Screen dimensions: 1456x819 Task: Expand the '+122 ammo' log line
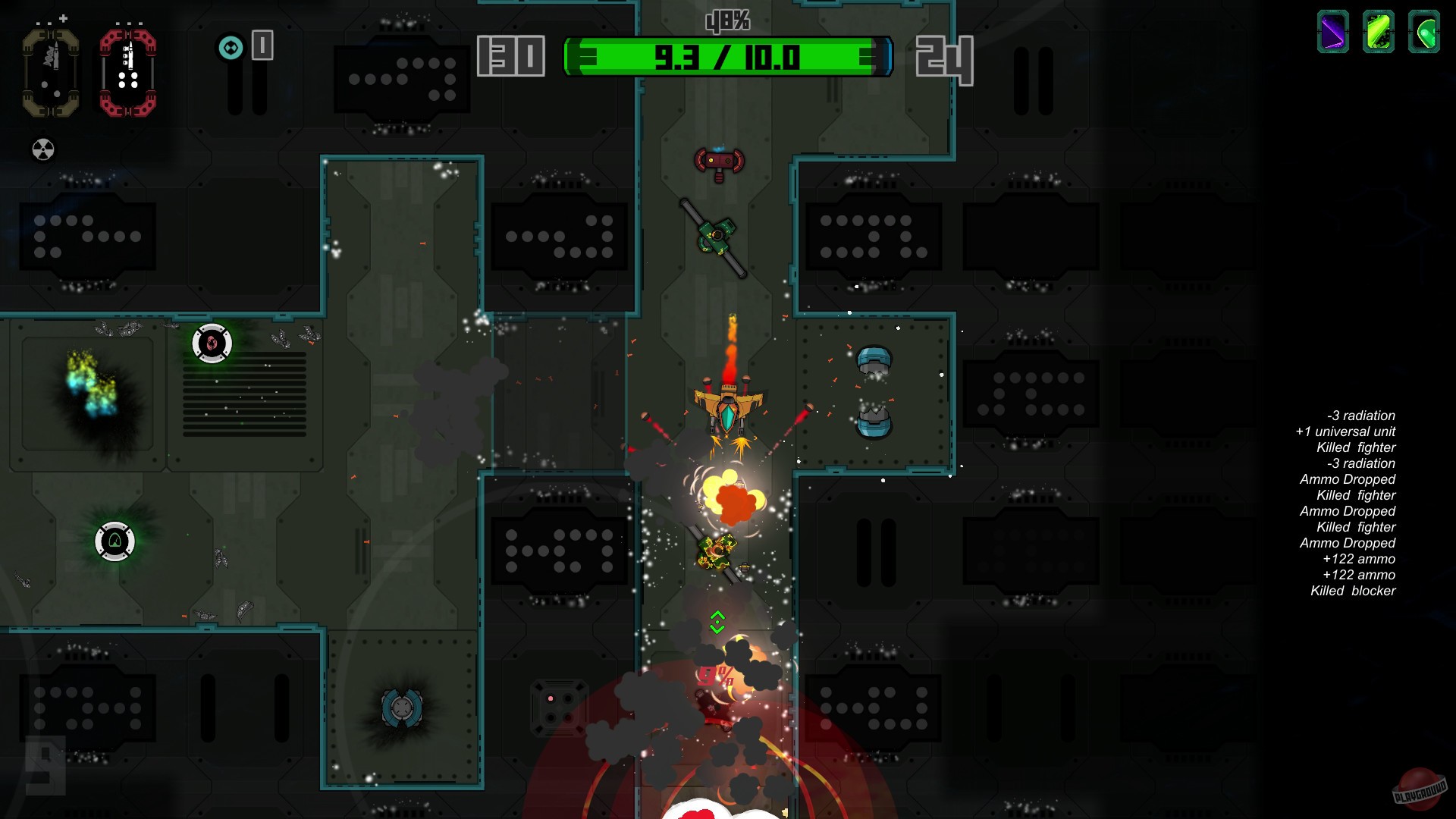(1357, 559)
